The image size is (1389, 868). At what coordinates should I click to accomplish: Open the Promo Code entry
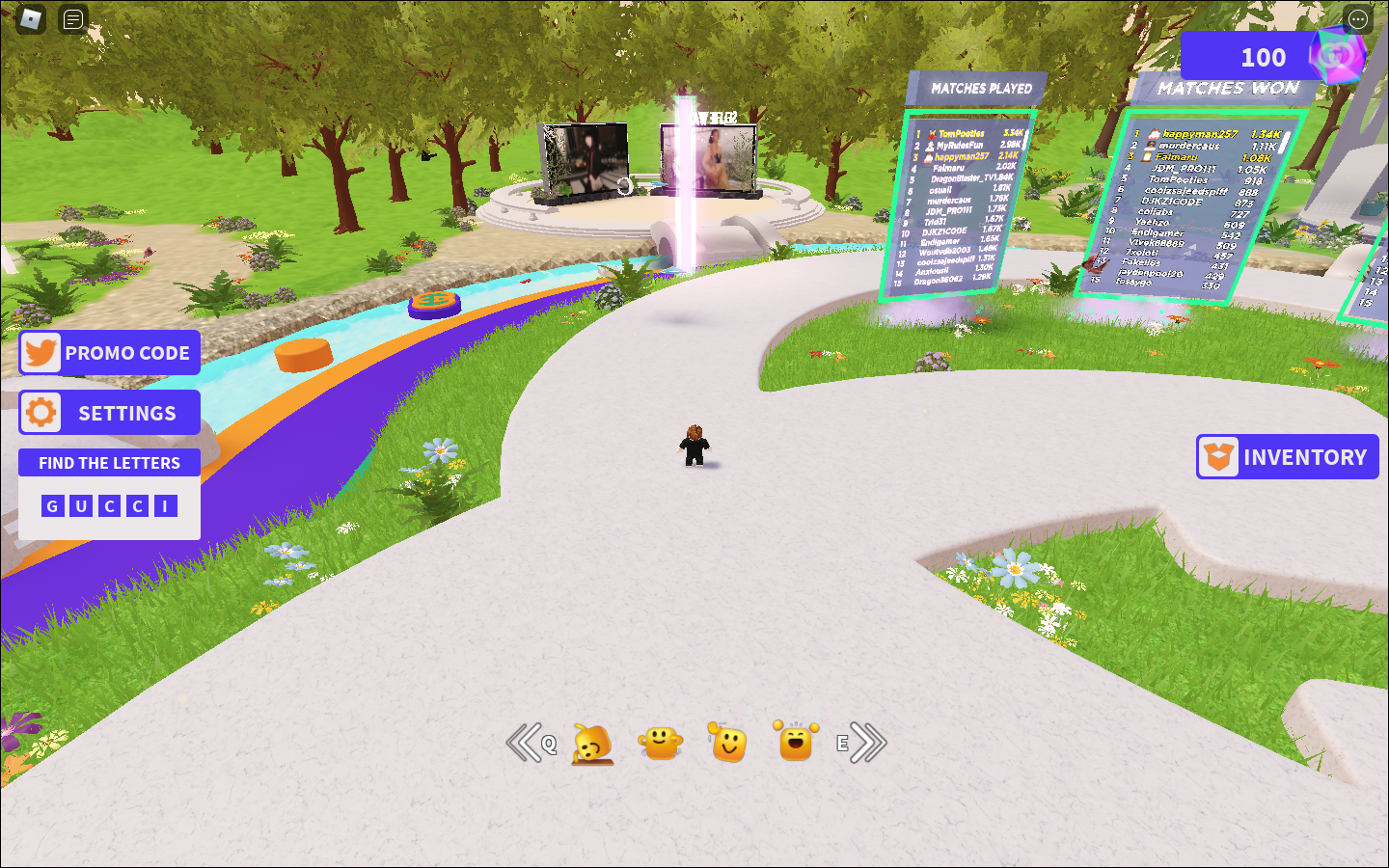coord(110,353)
